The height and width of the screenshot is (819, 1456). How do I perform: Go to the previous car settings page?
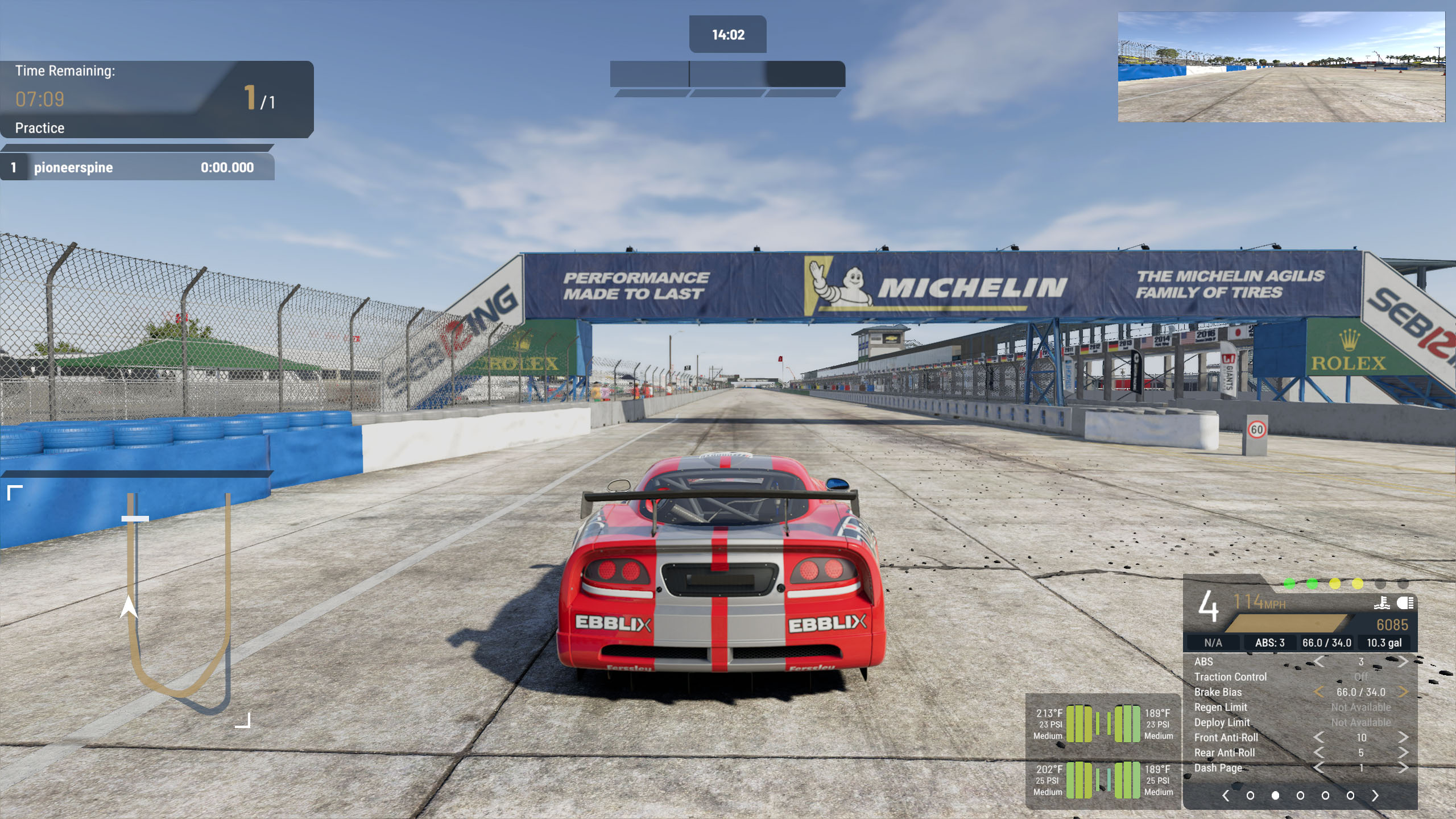tap(1226, 796)
